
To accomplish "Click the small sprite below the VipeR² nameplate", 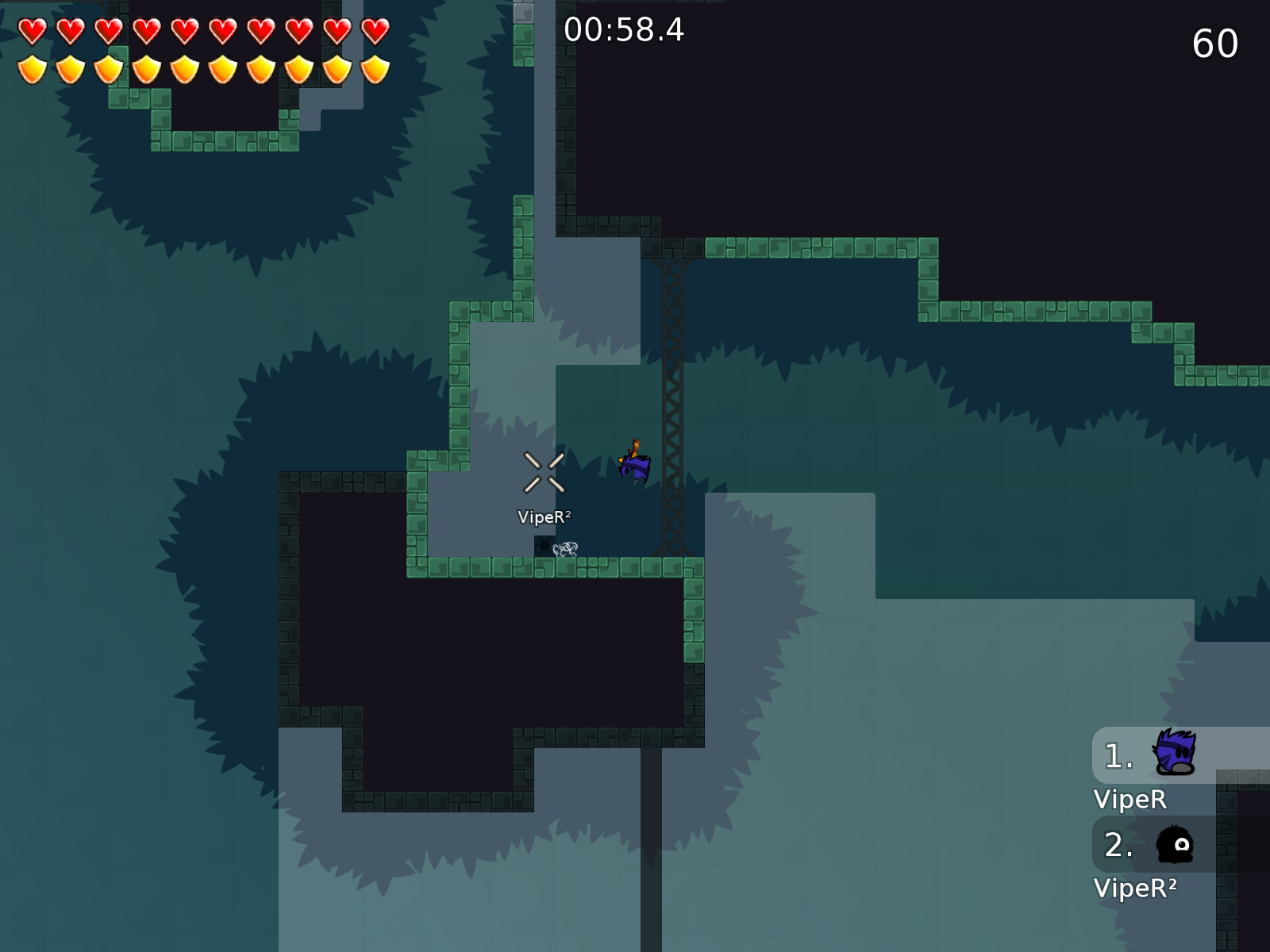I will point(564,549).
